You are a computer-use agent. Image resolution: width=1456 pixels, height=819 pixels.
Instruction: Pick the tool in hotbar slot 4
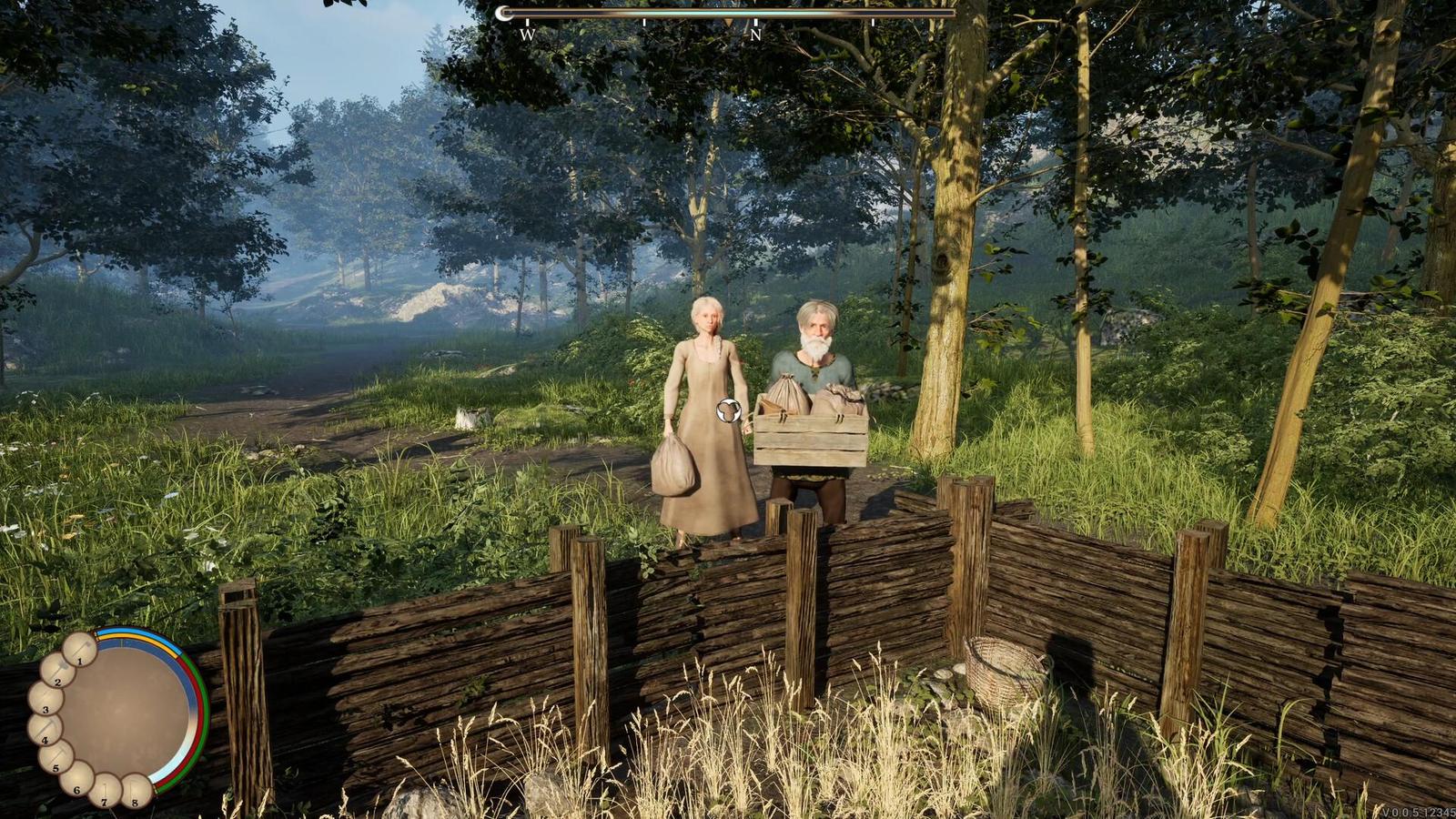pyautogui.click(x=44, y=730)
